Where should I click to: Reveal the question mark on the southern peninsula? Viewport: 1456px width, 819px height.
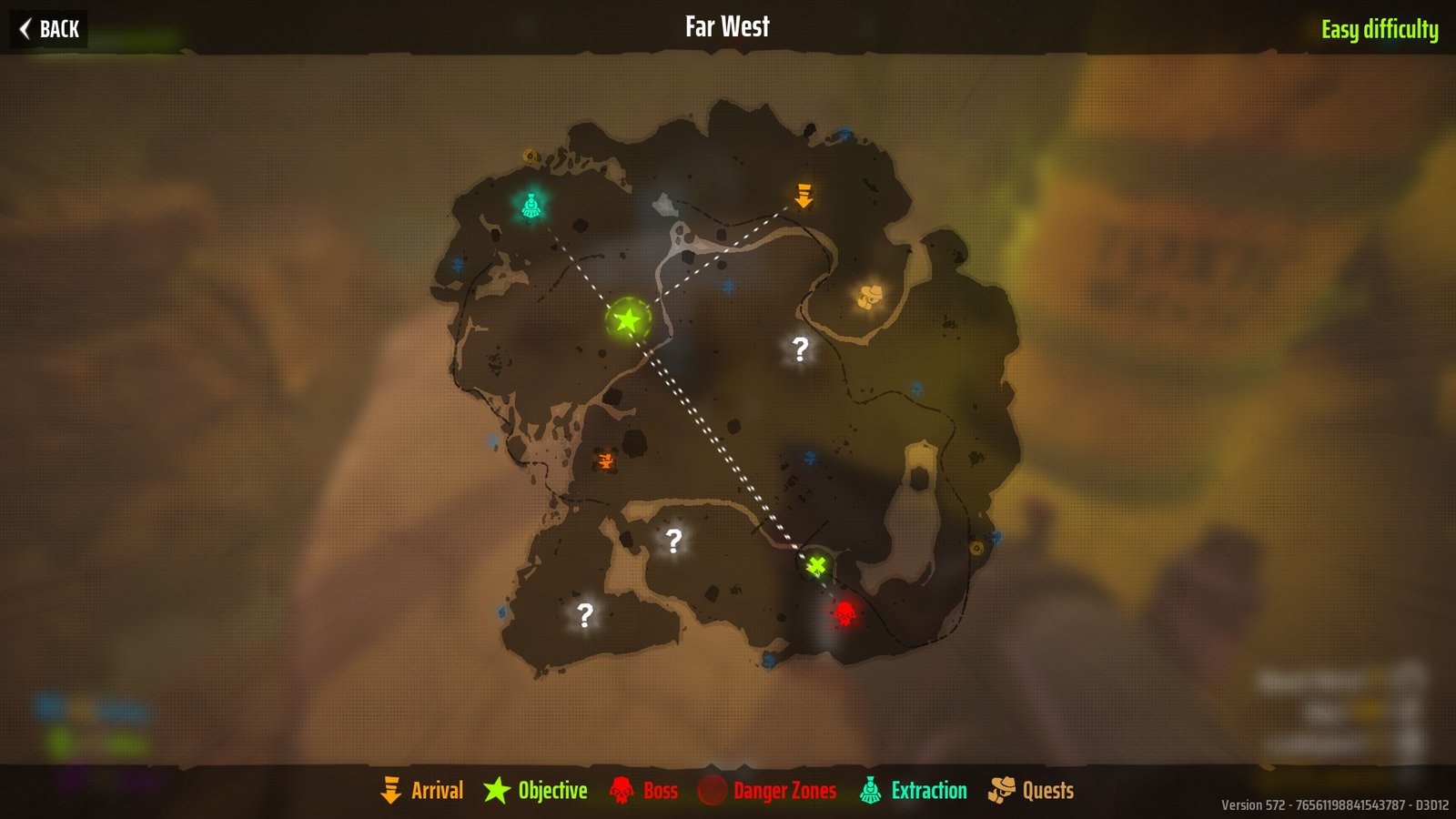point(672,541)
